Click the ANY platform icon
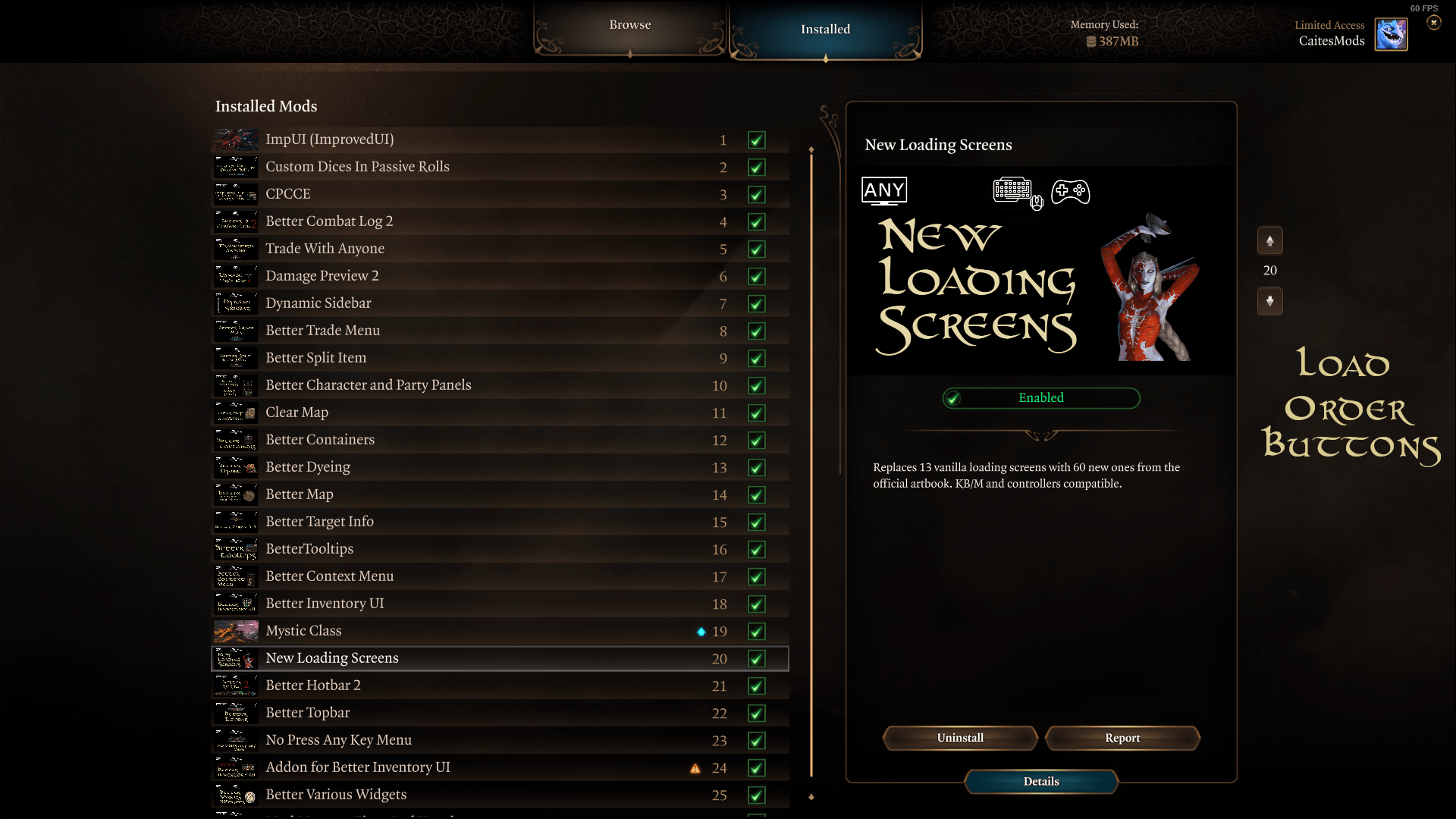The width and height of the screenshot is (1456, 819). point(883,190)
